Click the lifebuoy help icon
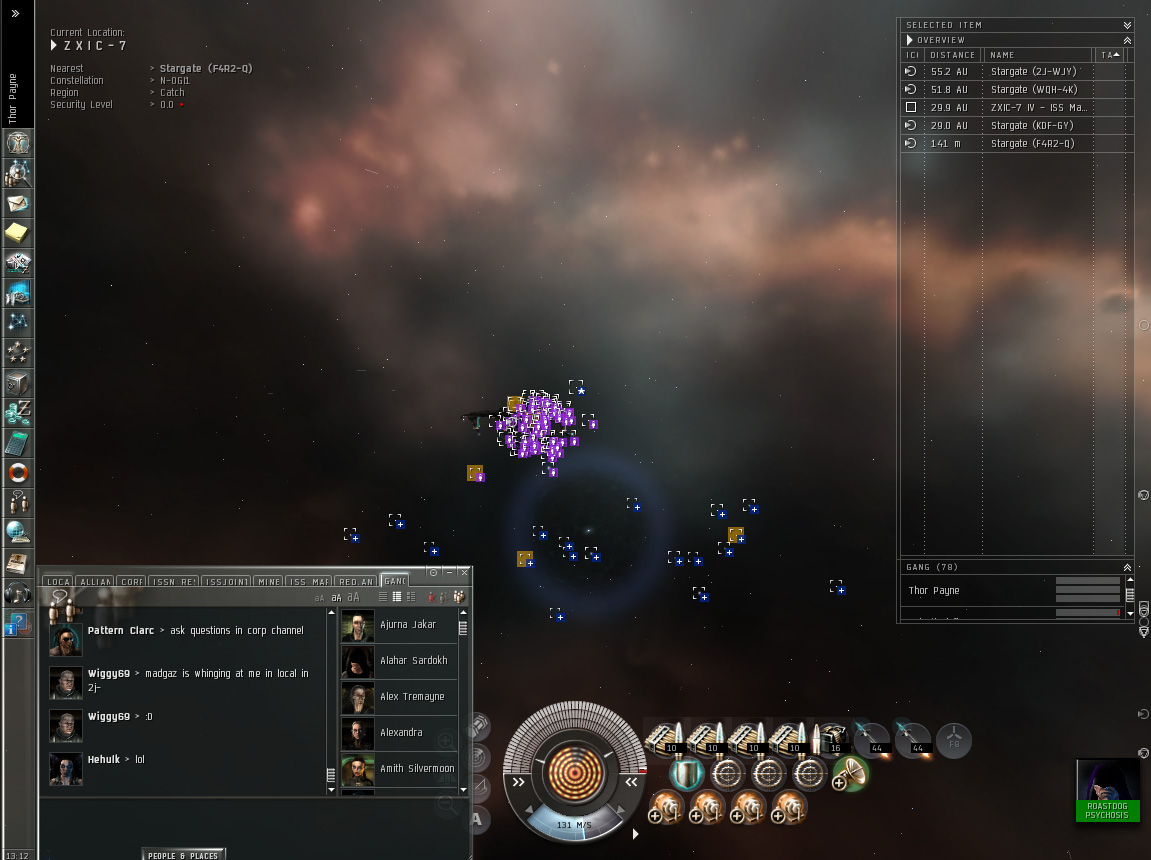The width and height of the screenshot is (1151, 860). [x=18, y=472]
